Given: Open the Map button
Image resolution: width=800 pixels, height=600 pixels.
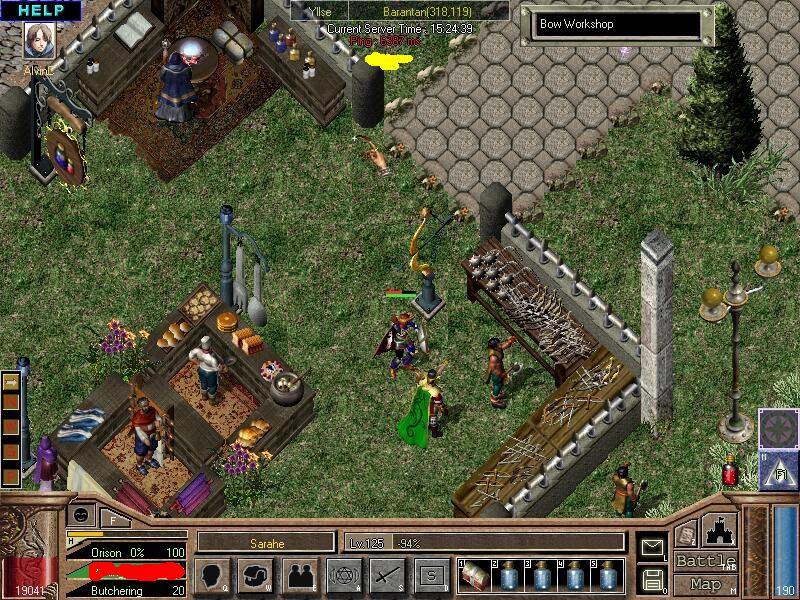Looking at the screenshot, I should click(706, 584).
